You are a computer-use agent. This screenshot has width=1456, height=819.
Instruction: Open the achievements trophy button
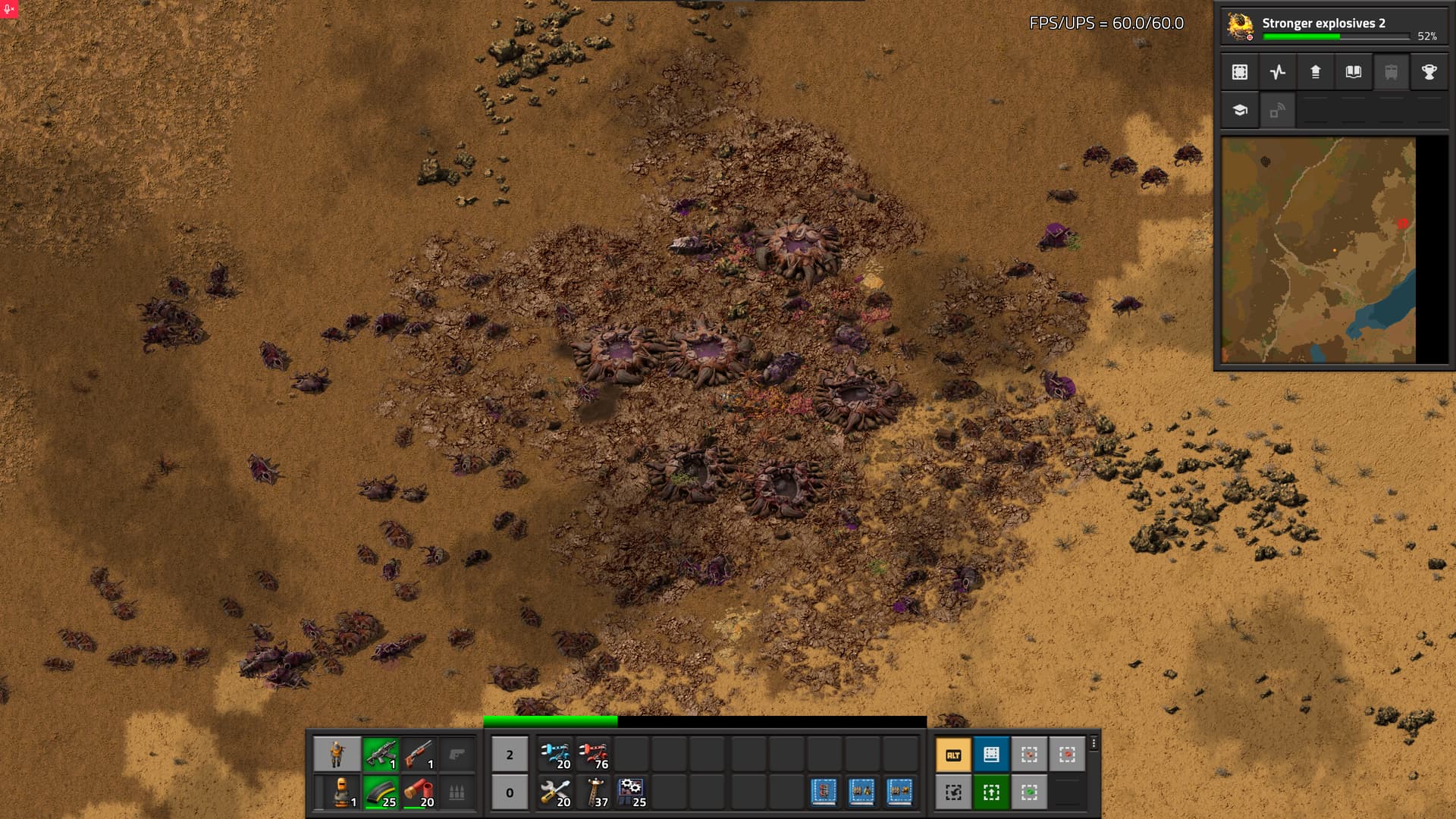tap(1429, 72)
